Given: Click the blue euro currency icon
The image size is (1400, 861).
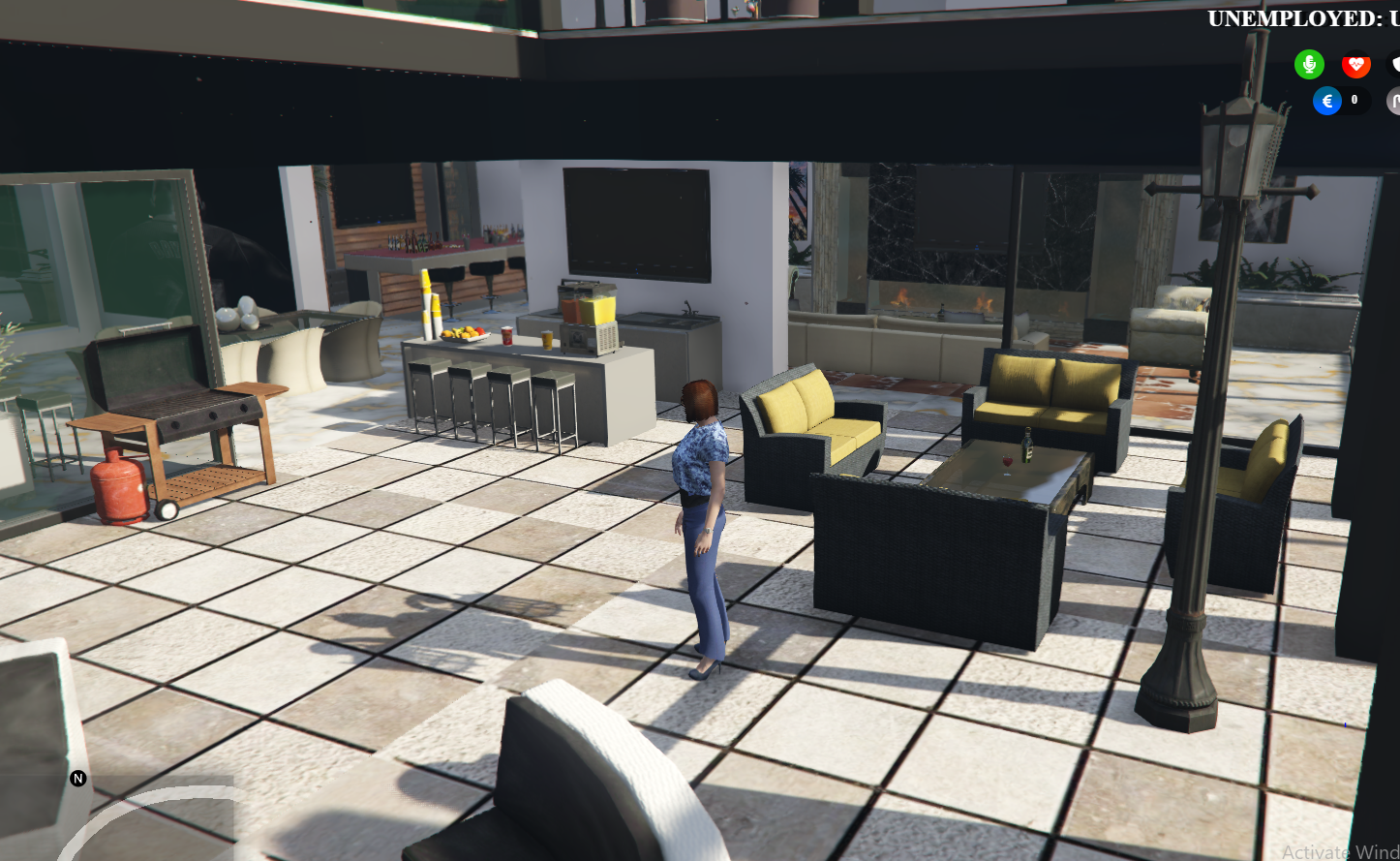Looking at the screenshot, I should coord(1326,100).
